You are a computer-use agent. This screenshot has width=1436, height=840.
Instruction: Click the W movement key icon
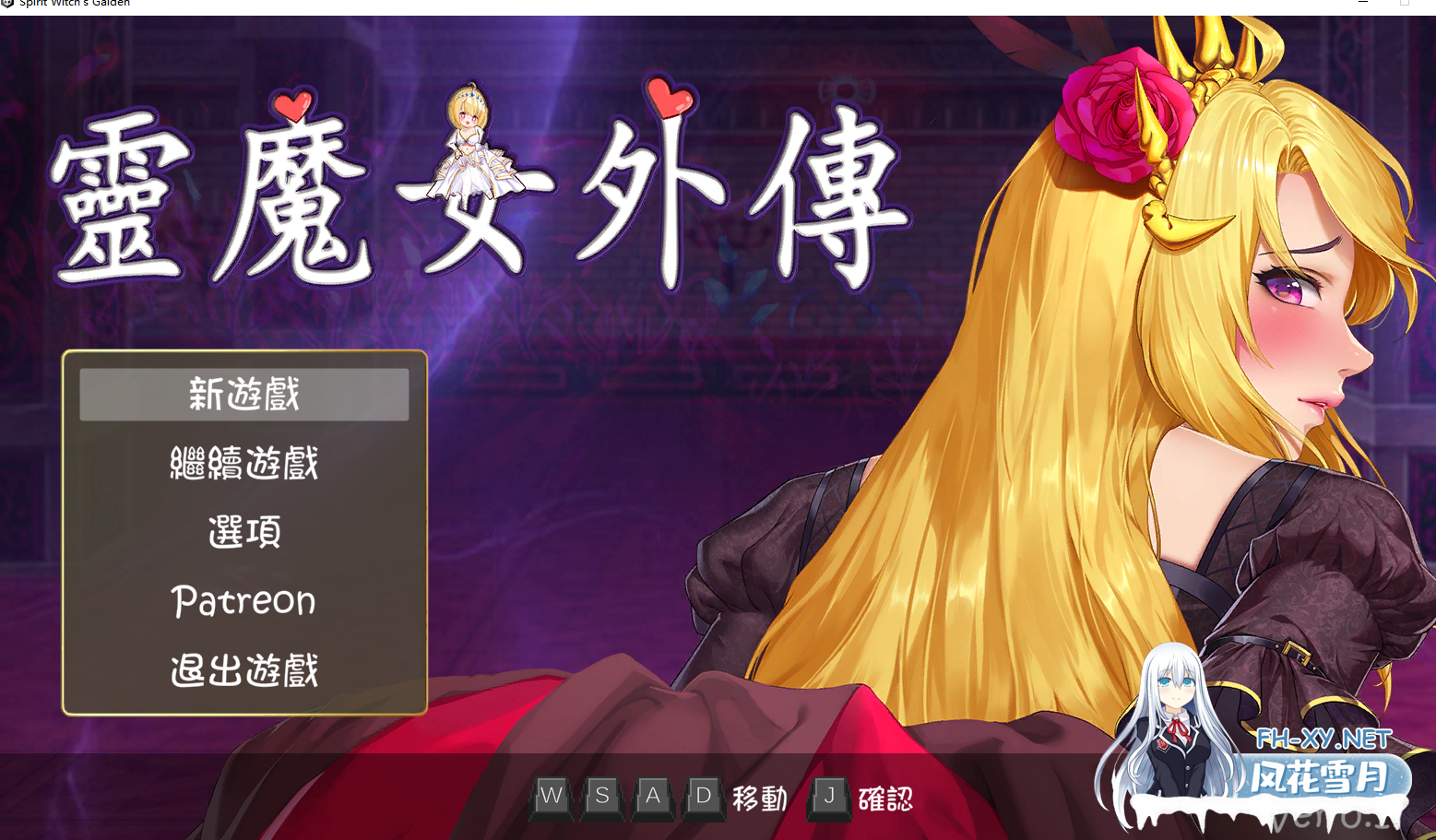(552, 797)
